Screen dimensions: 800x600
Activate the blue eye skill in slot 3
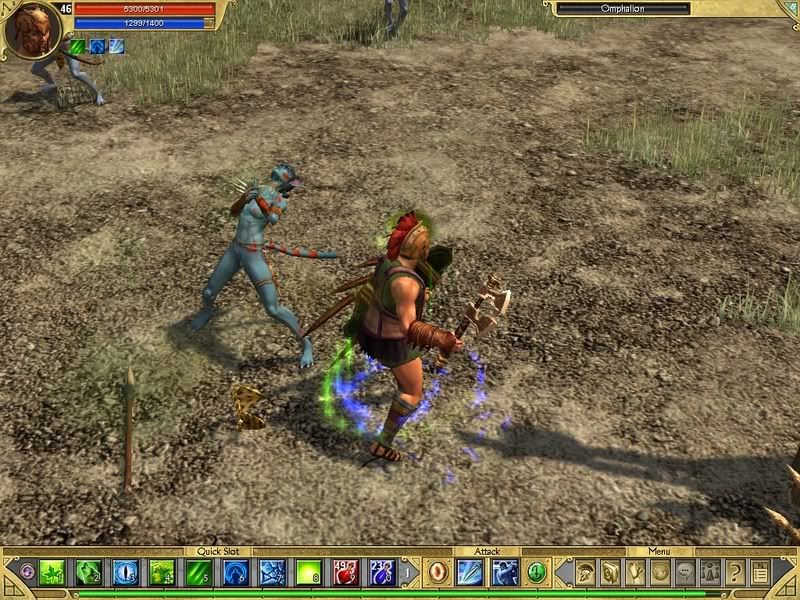coord(126,572)
